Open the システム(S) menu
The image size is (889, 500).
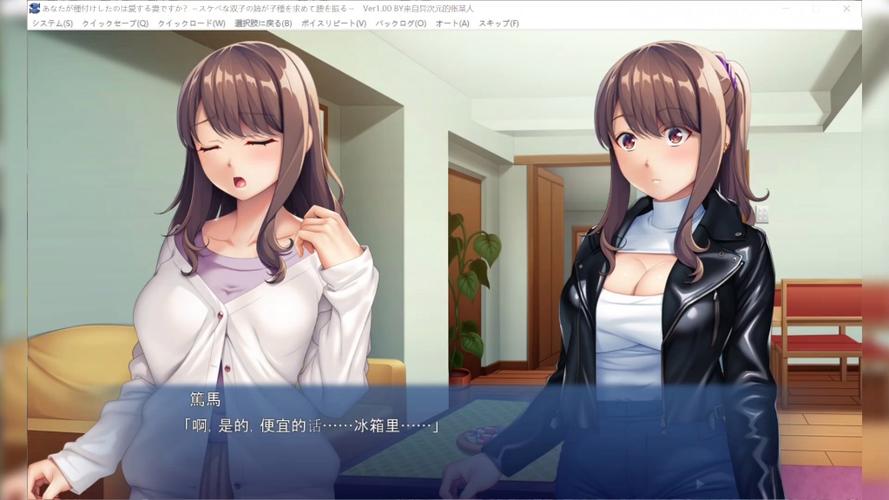52,23
